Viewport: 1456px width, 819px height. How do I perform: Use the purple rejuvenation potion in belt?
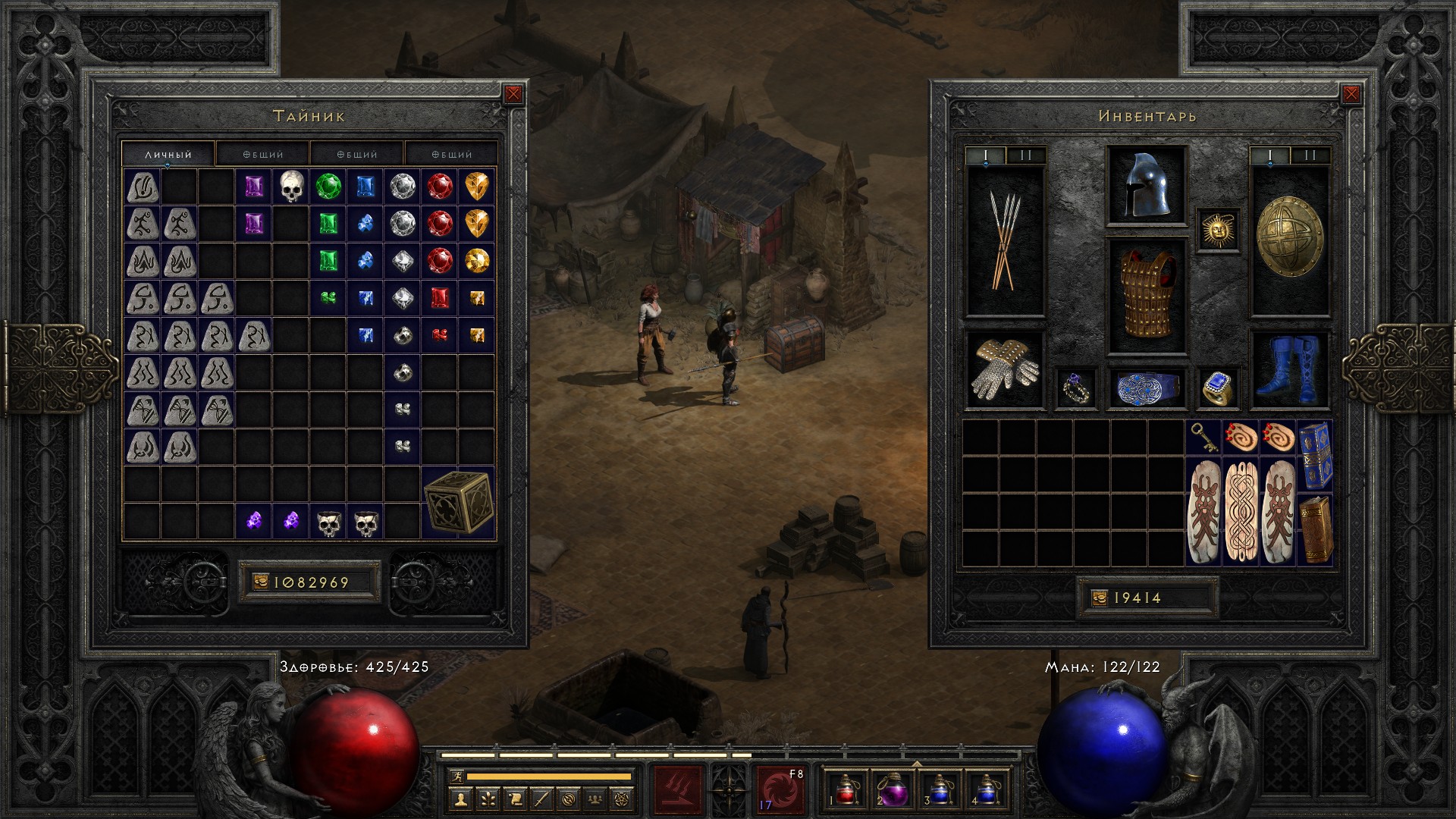[892, 790]
